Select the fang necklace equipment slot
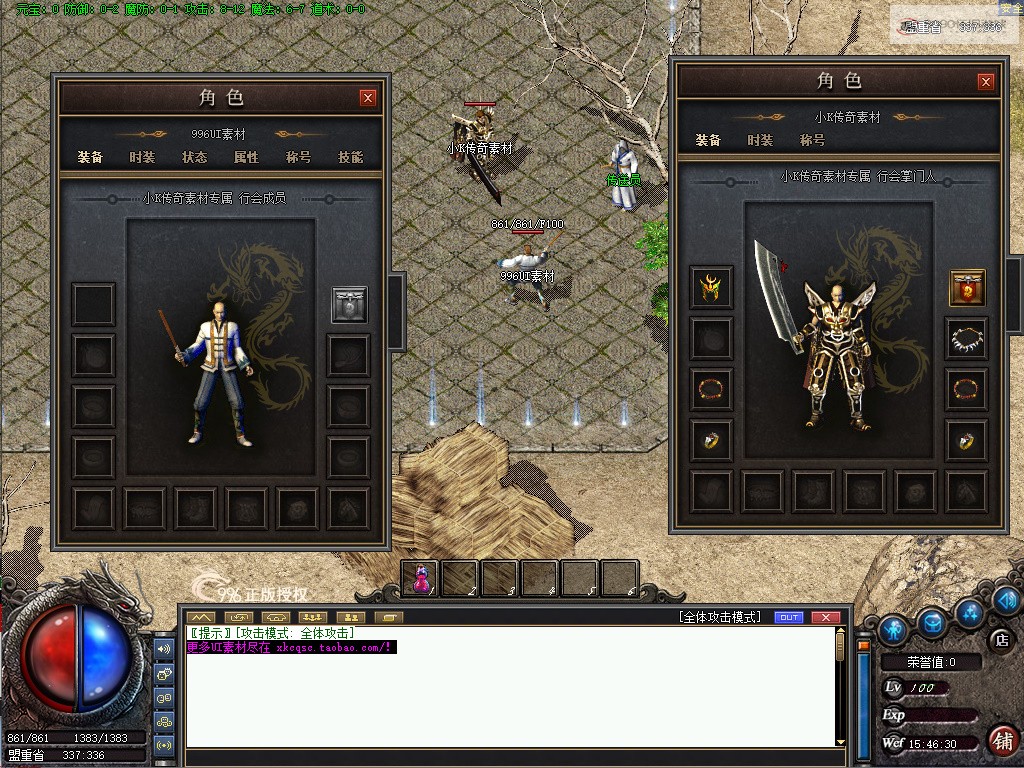The height and width of the screenshot is (768, 1024). pos(967,339)
